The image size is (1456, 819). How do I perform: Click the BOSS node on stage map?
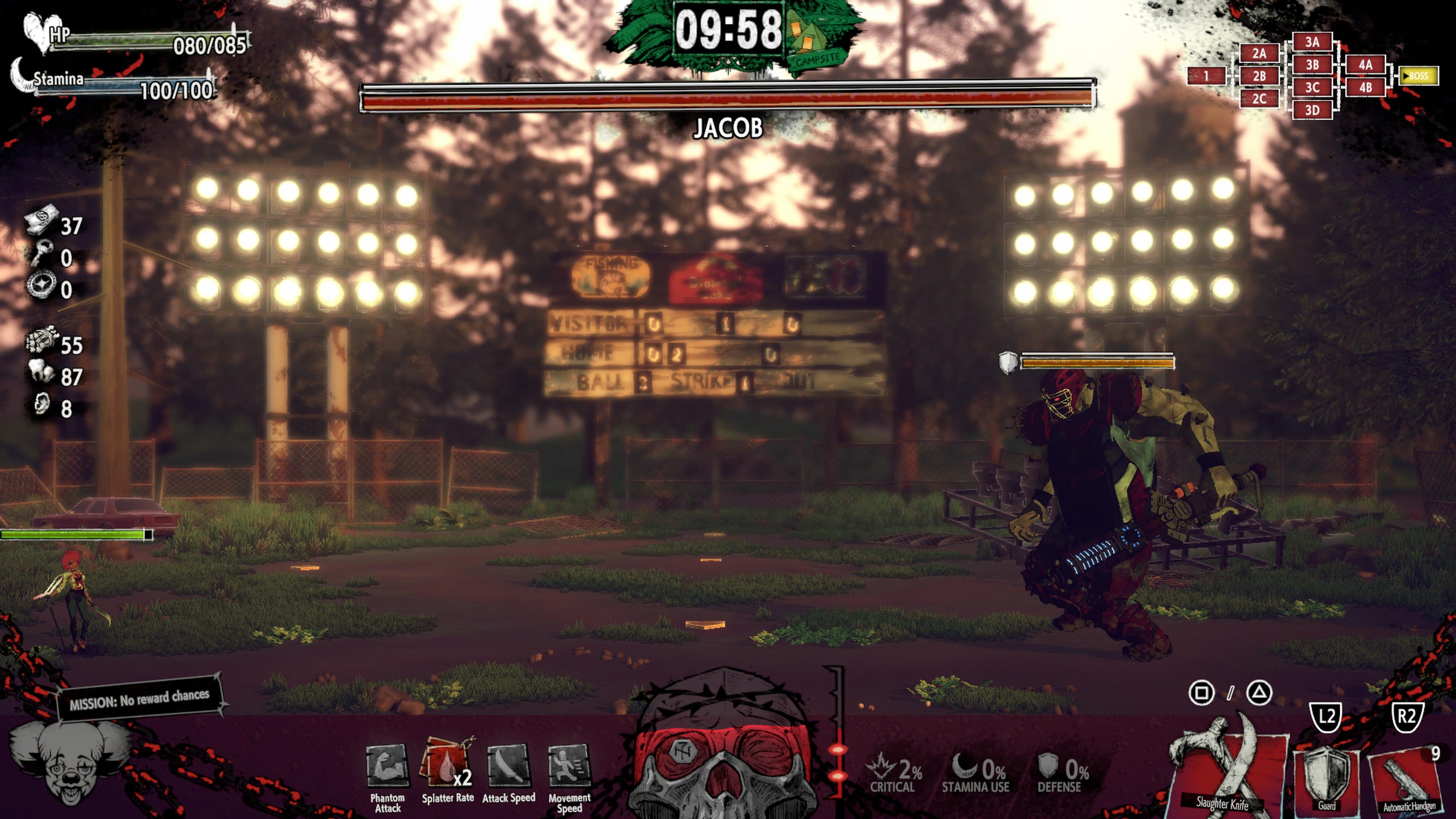(1418, 76)
